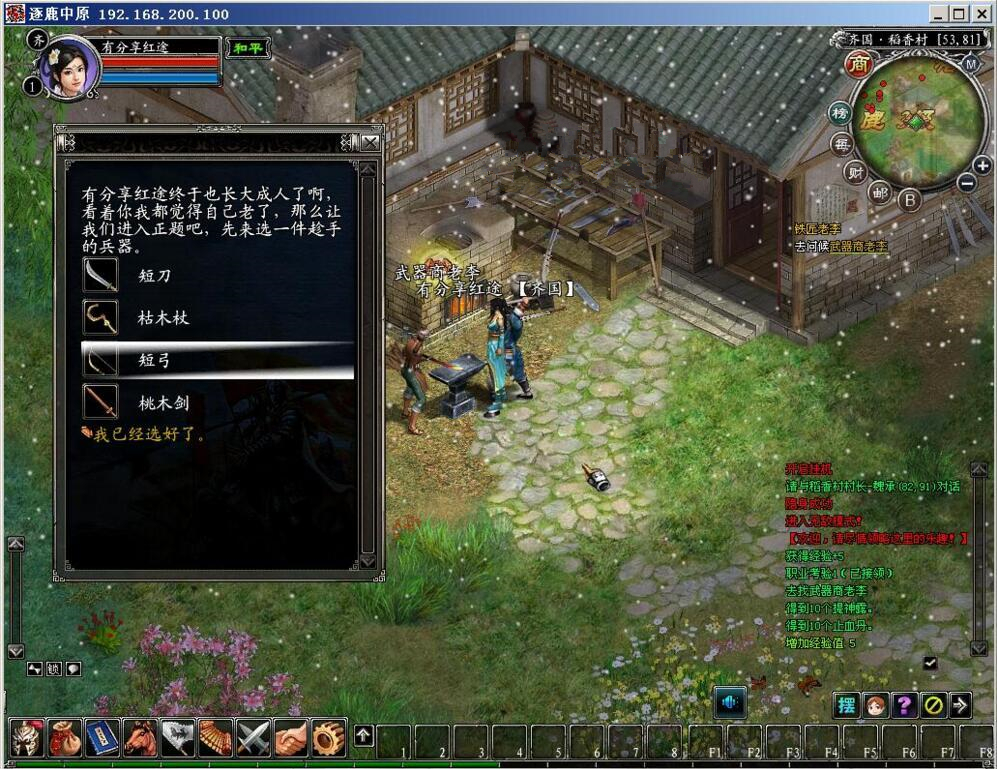Open the 榜 rankings button
This screenshot has width=997, height=769.
click(841, 114)
